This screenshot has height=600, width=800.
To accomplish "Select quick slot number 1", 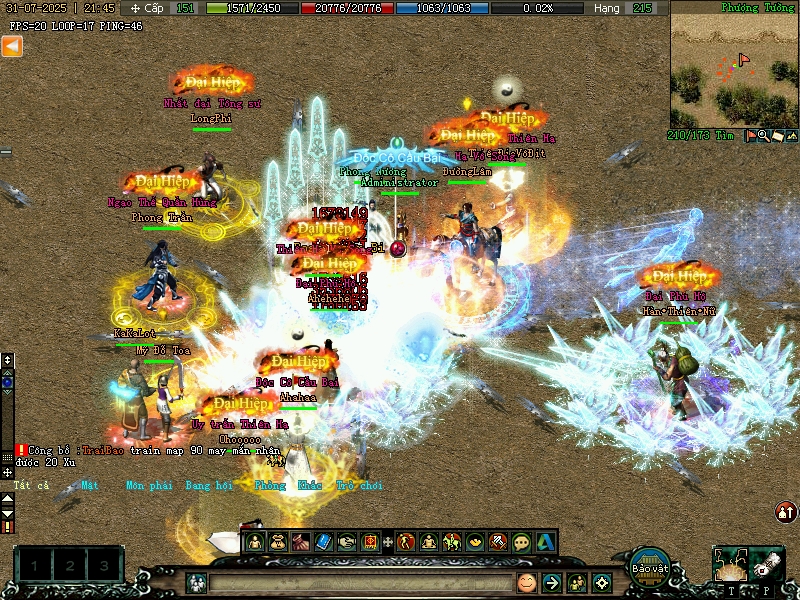I will click(34, 566).
